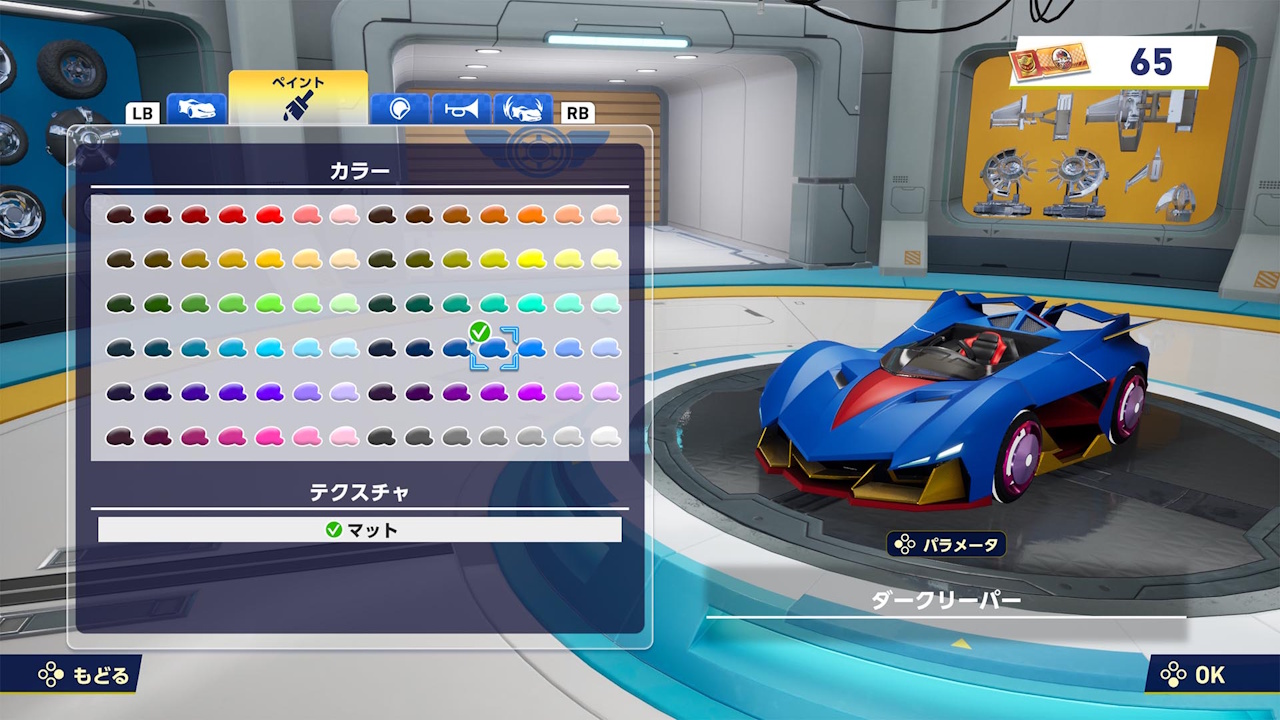The height and width of the screenshot is (720, 1280).
Task: Click the green checkmark on selected color
Action: (479, 329)
